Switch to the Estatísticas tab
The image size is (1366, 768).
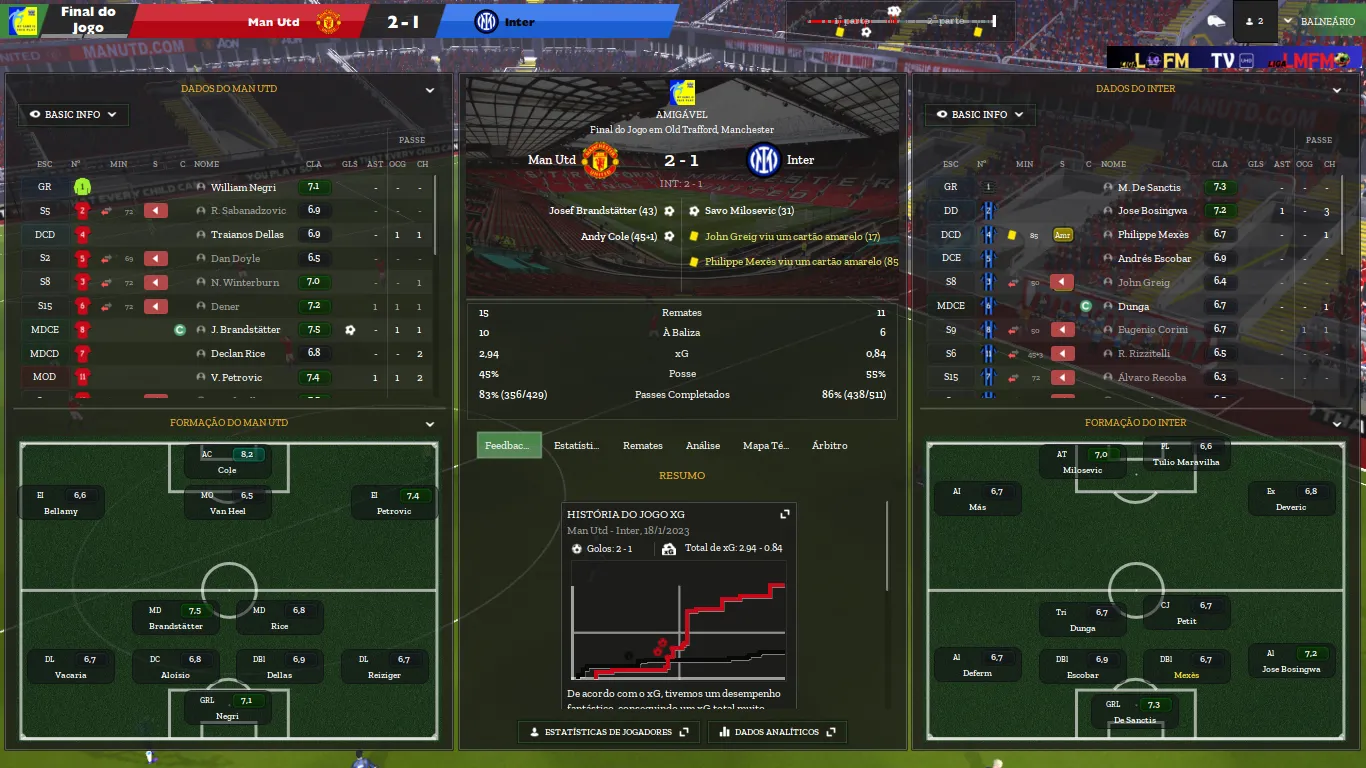(x=576, y=446)
